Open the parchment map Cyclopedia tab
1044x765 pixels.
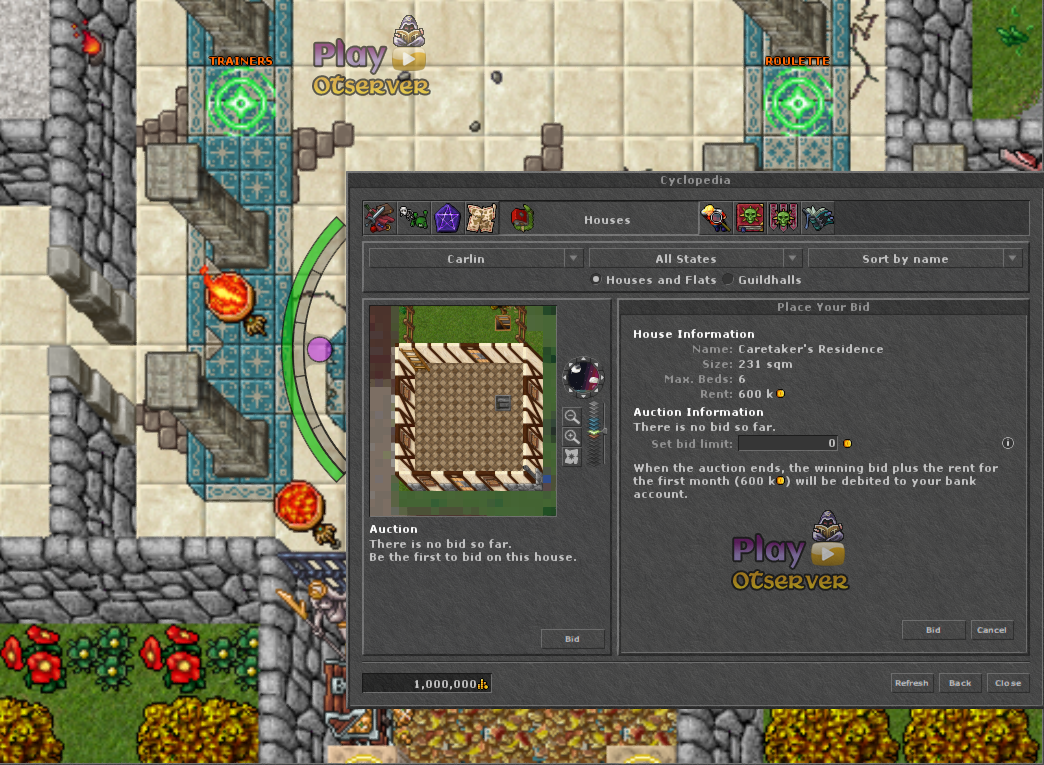coord(481,218)
